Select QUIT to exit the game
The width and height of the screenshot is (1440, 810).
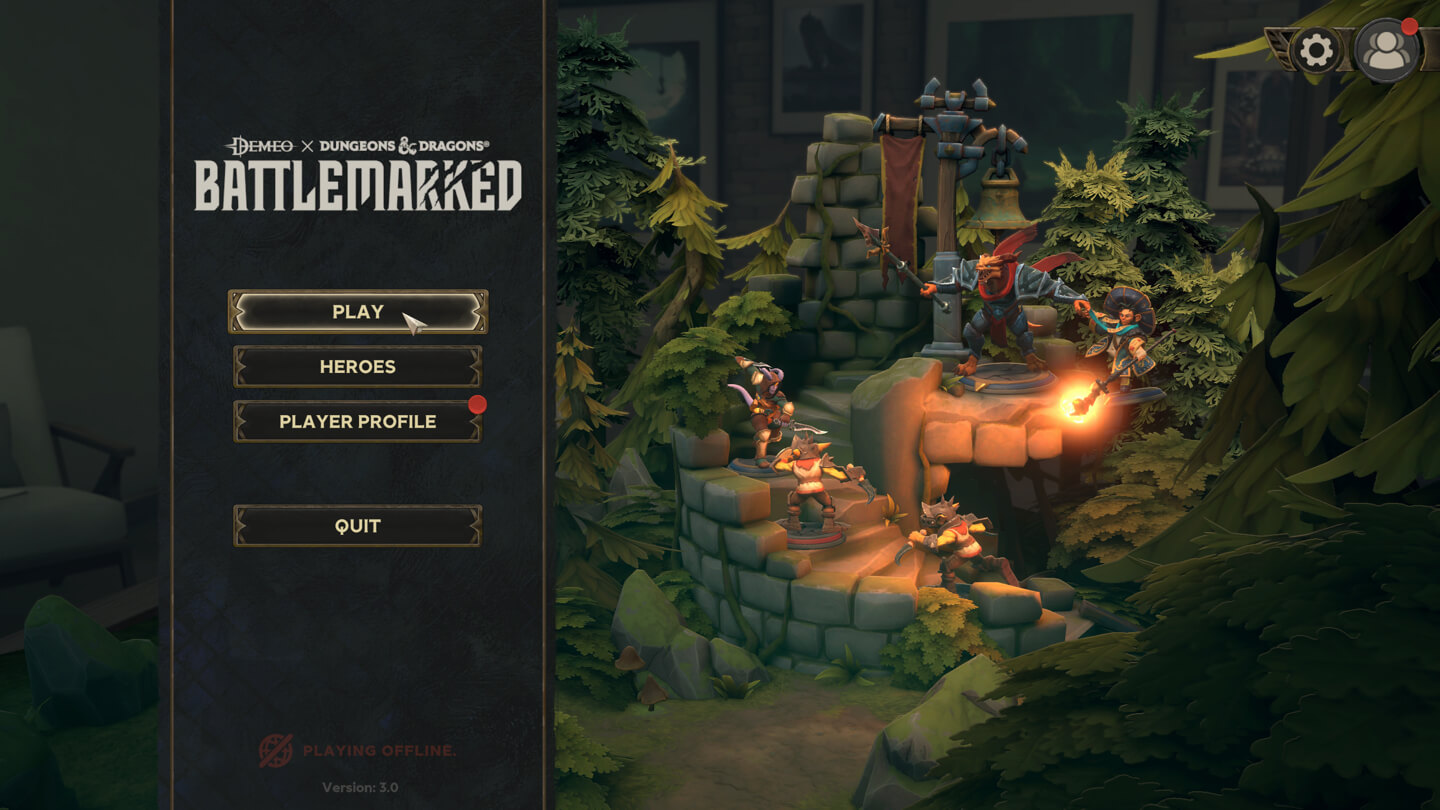(357, 525)
